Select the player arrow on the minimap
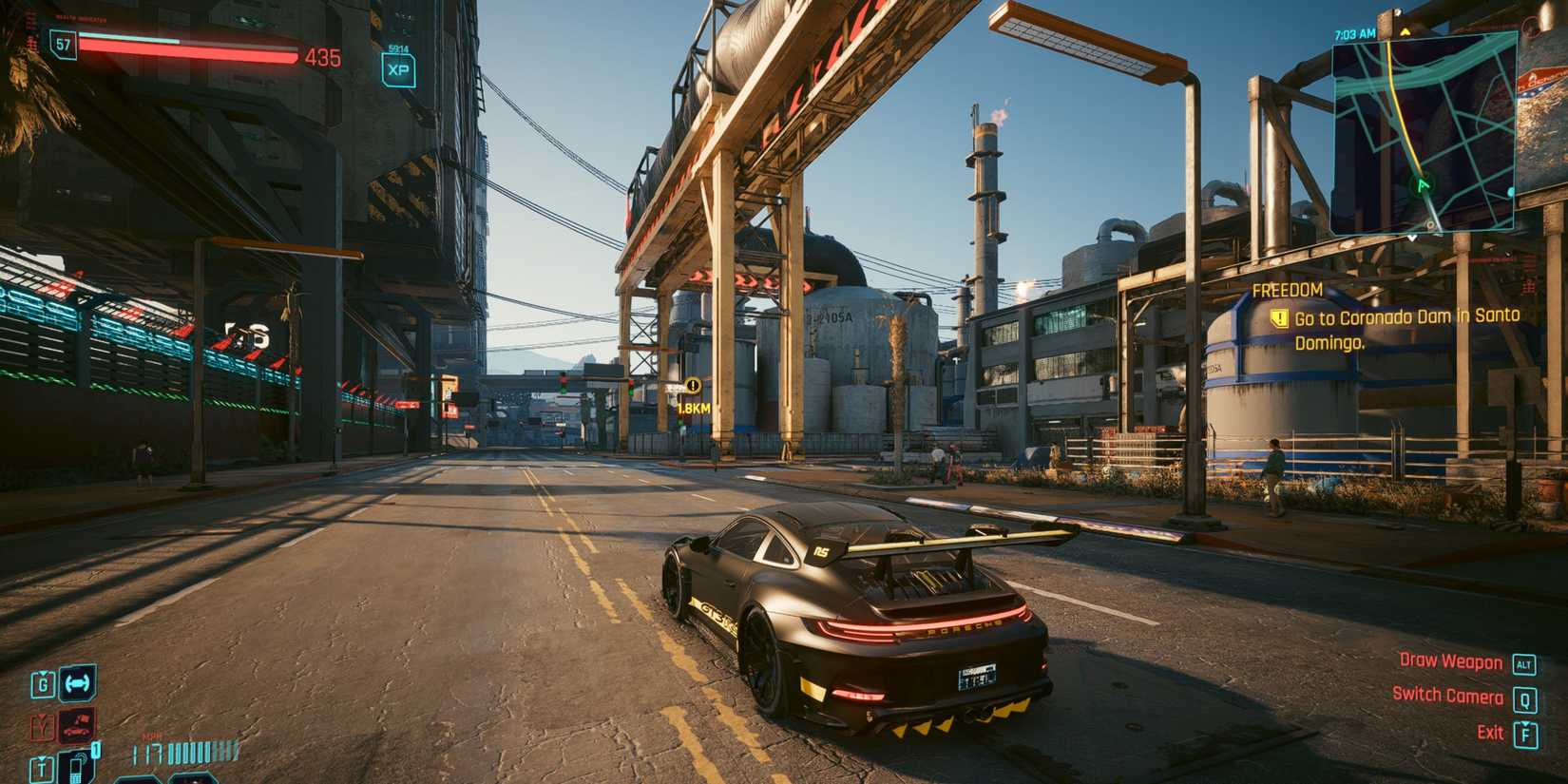This screenshot has width=1568, height=784. (x=1422, y=185)
